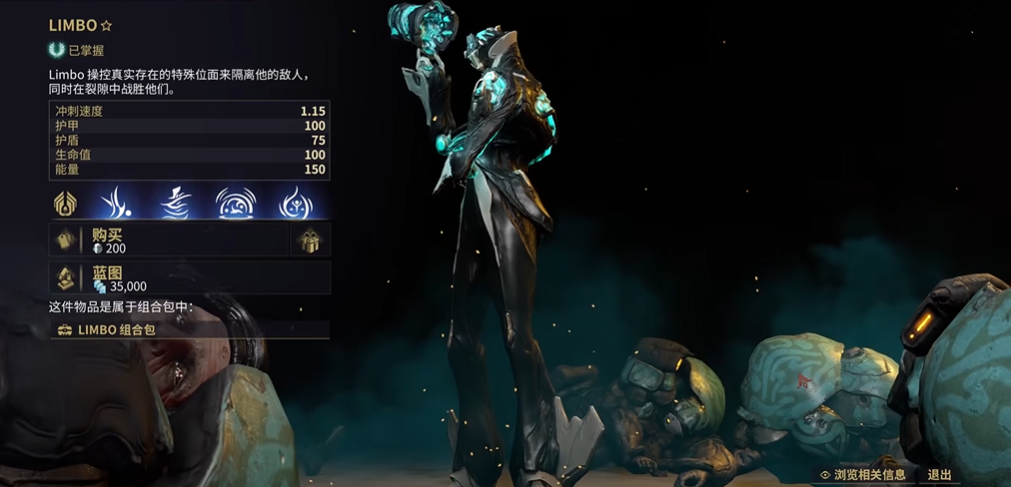Open the LIMBO 组合包 bundle
The width and height of the screenshot is (1011, 487).
189,329
